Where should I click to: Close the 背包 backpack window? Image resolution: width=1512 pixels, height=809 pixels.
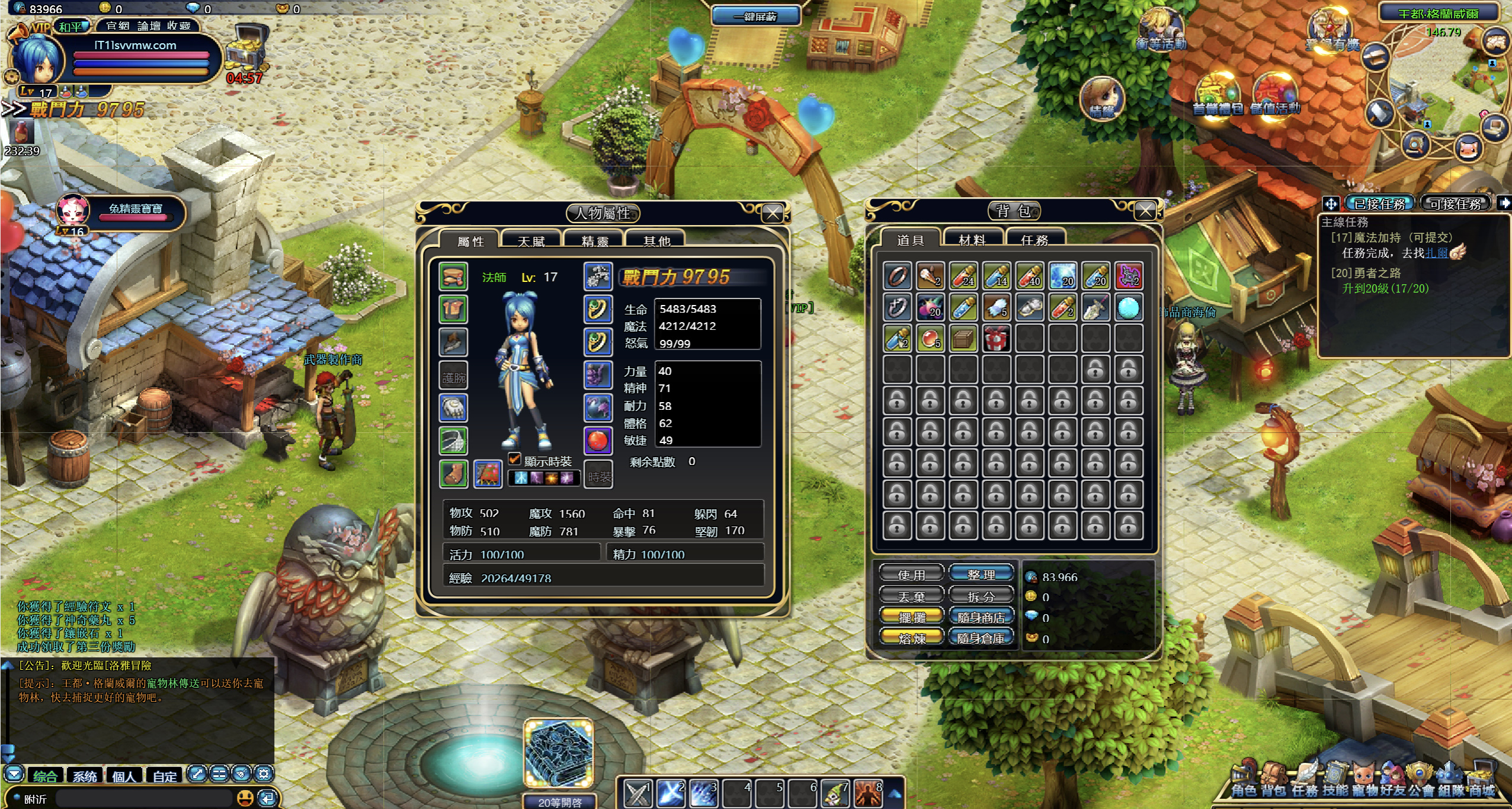[x=1145, y=211]
